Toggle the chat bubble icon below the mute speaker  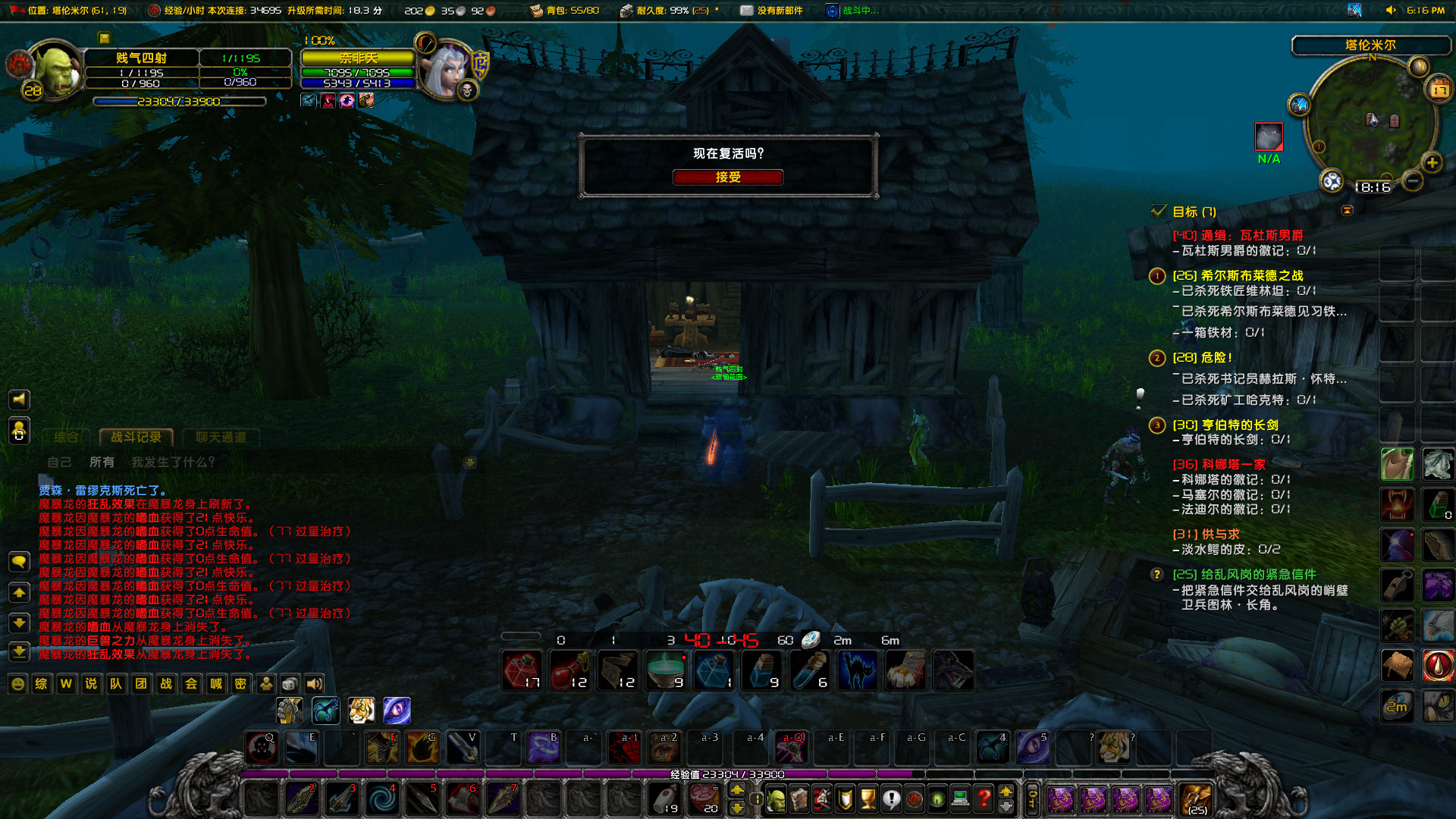(x=19, y=560)
